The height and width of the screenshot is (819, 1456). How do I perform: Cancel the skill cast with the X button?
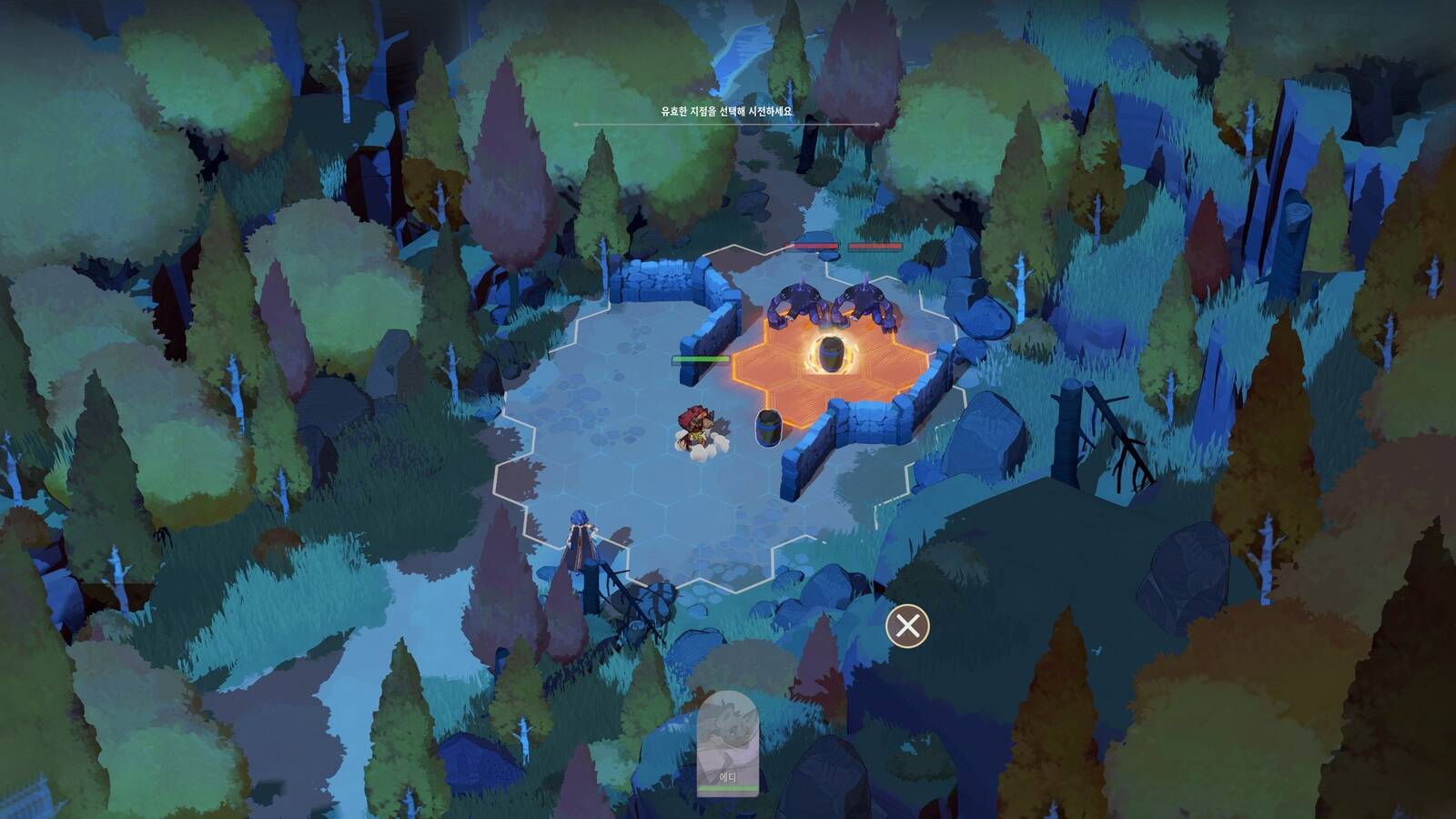[907, 626]
